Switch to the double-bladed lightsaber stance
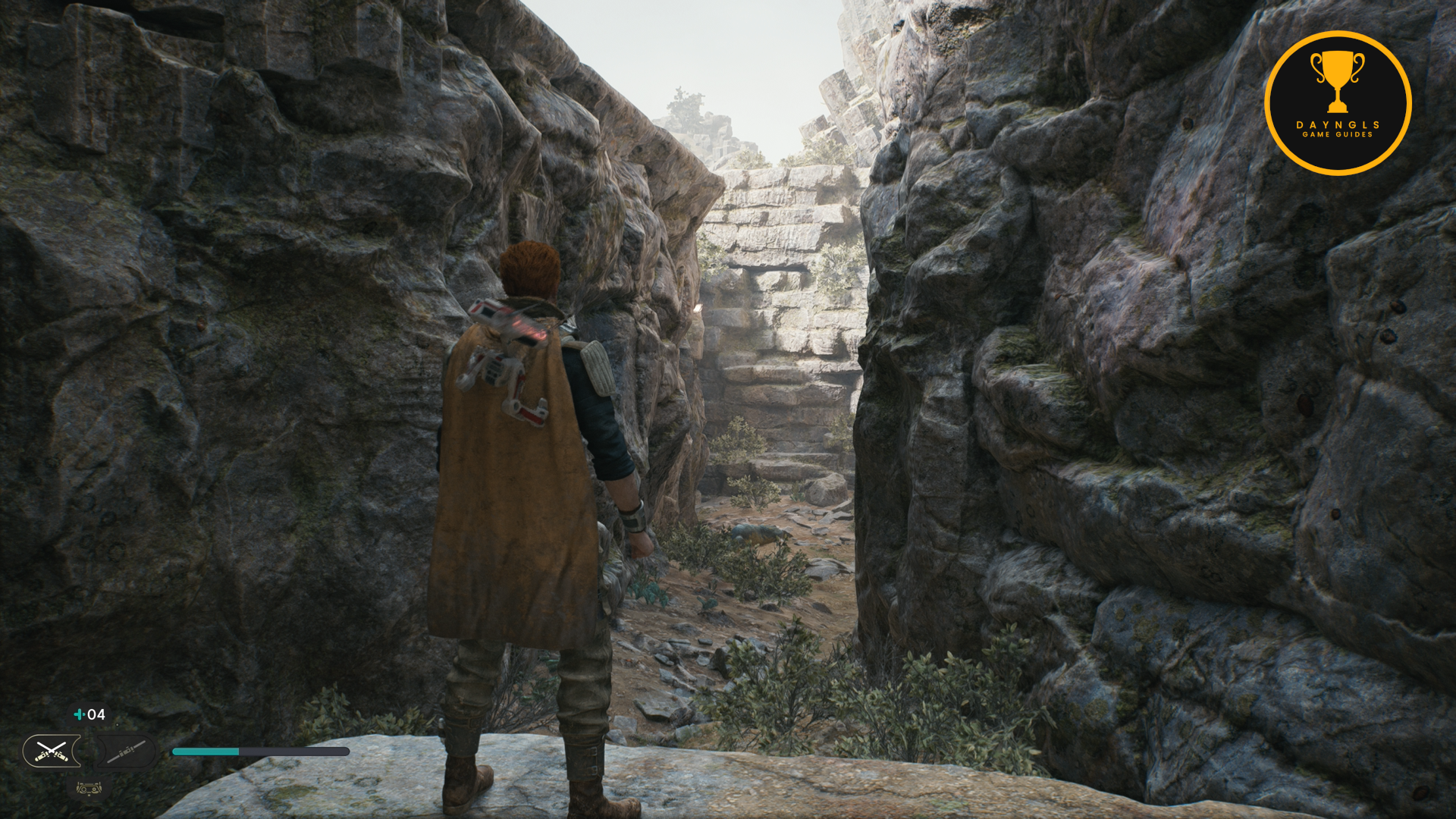Screen dimensions: 1456x819 click(126, 751)
